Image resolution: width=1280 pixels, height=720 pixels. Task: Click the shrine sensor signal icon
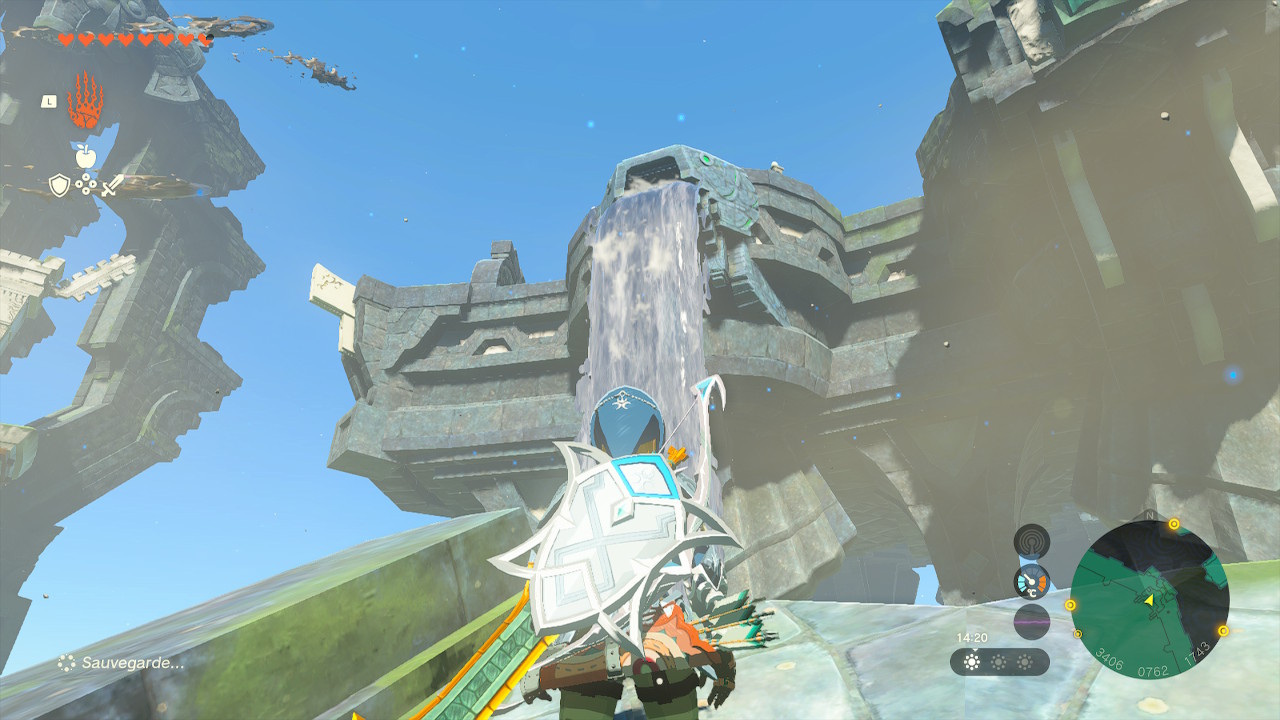tap(1031, 541)
